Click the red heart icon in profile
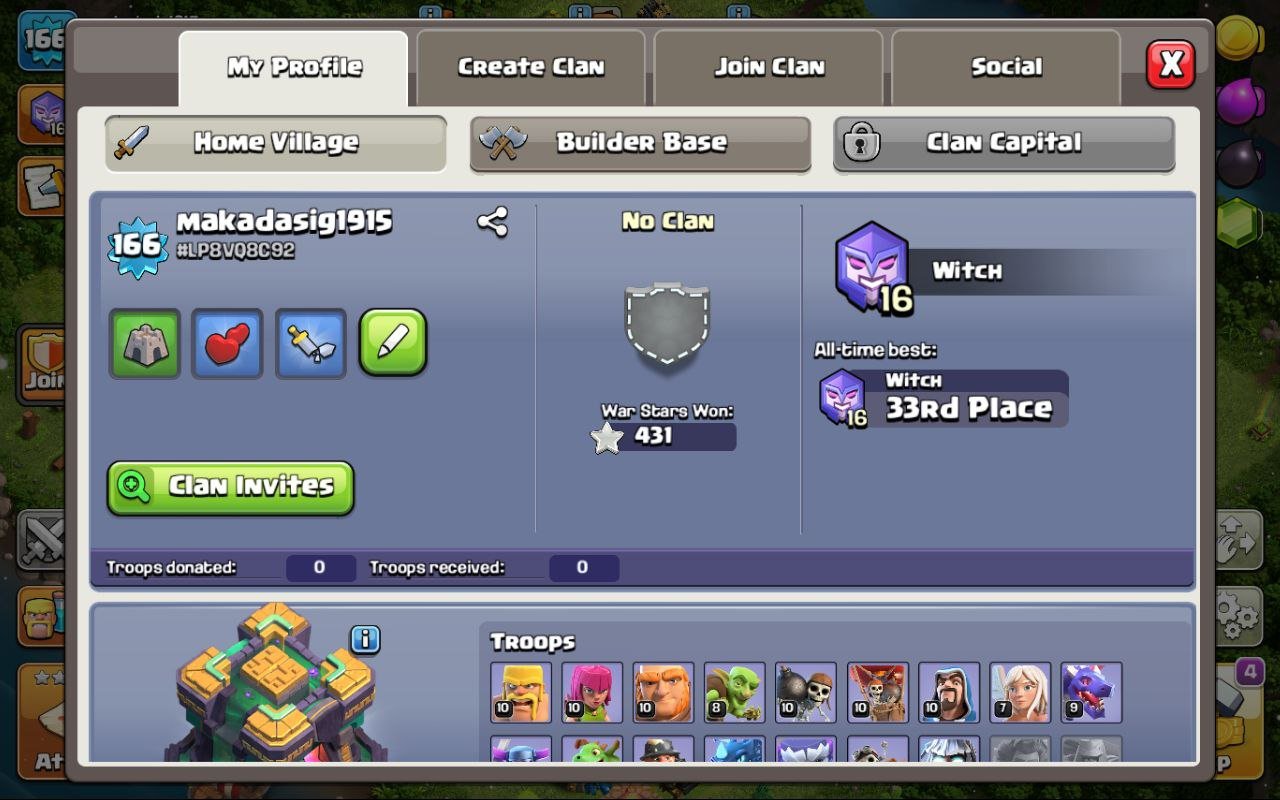This screenshot has height=800, width=1280. pyautogui.click(x=227, y=342)
